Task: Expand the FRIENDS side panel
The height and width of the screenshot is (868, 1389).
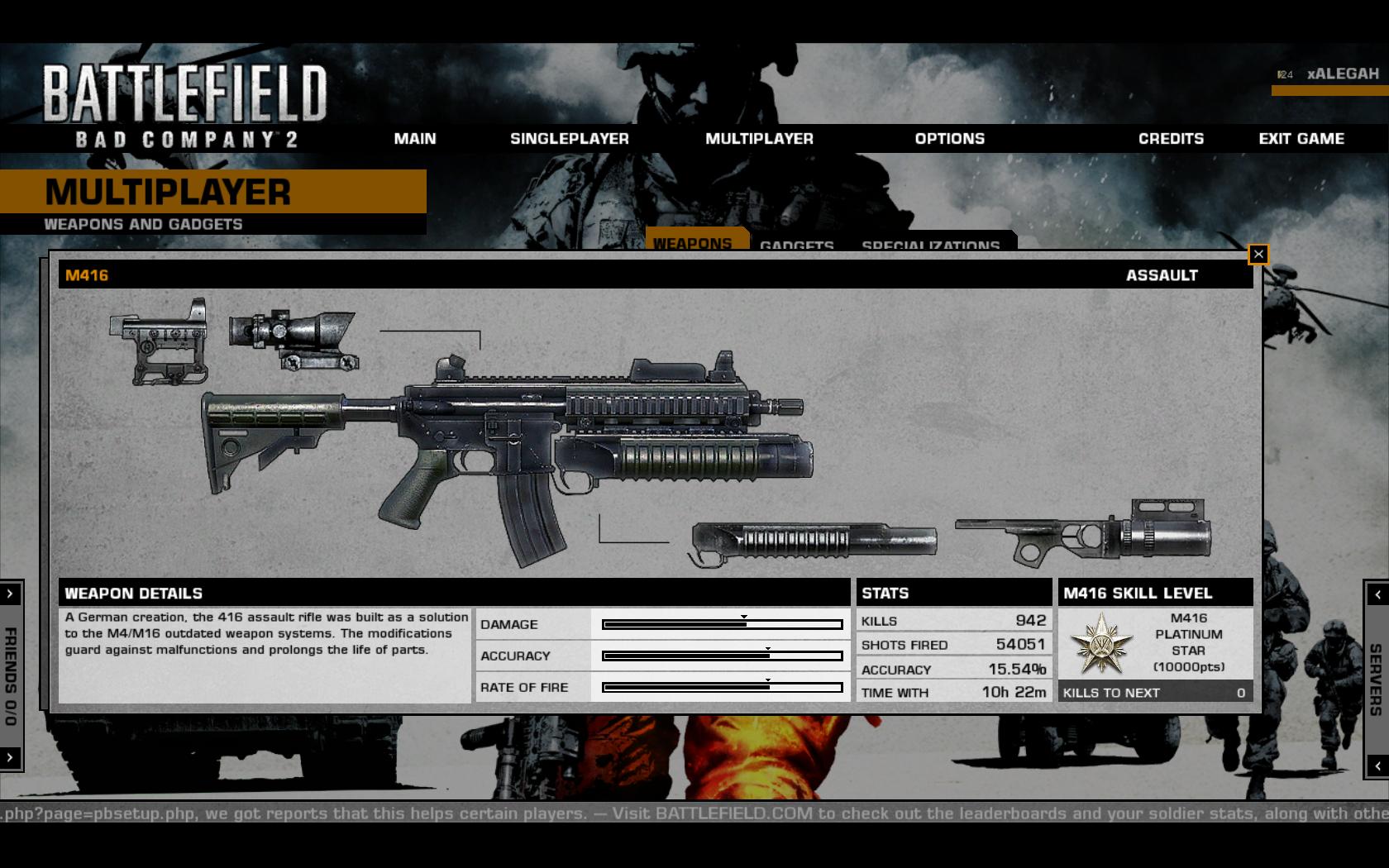Action: (10, 594)
